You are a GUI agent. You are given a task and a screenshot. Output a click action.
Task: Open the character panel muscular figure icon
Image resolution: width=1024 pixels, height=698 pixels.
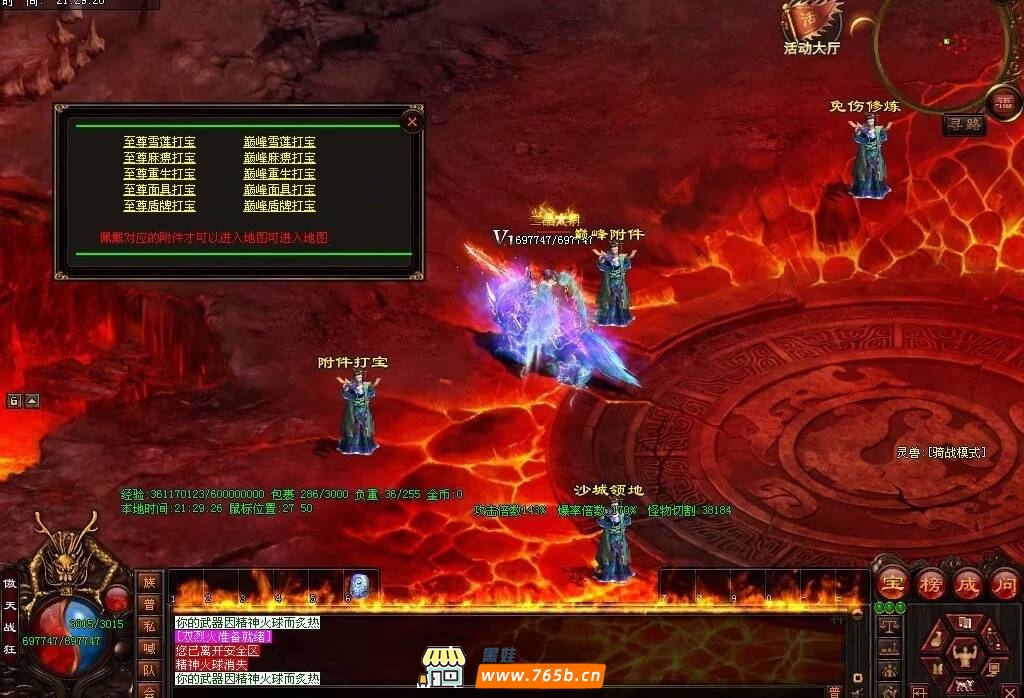[964, 656]
